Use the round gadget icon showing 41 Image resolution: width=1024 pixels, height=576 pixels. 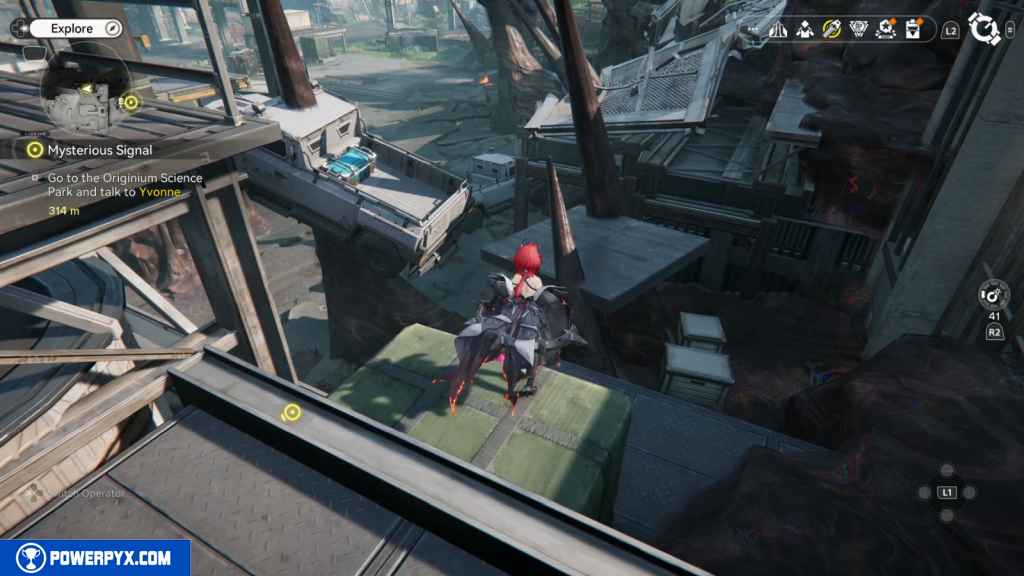[x=994, y=295]
